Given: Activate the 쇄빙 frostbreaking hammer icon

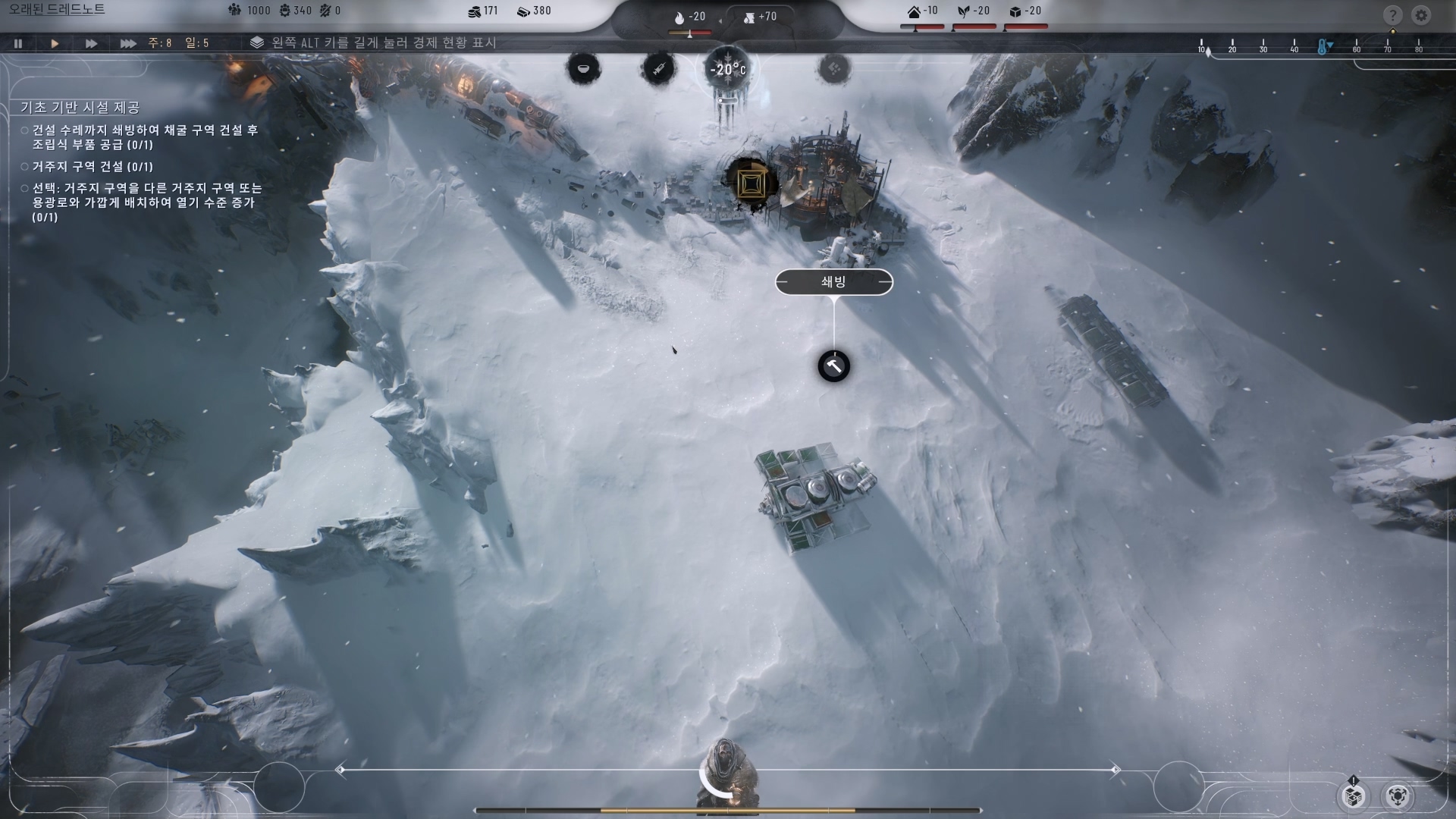Looking at the screenshot, I should click(833, 366).
